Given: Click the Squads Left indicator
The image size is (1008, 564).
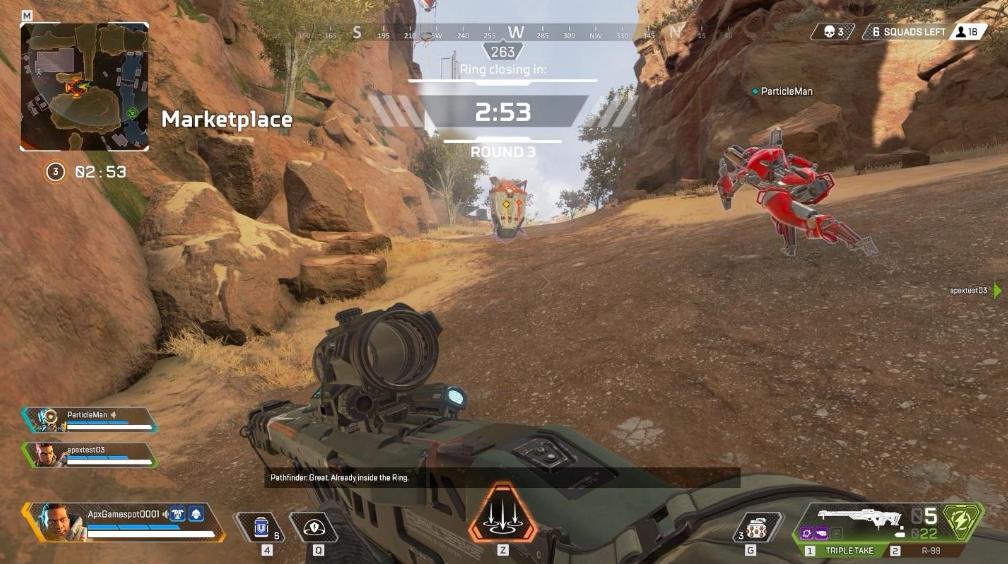Looking at the screenshot, I should [x=908, y=32].
